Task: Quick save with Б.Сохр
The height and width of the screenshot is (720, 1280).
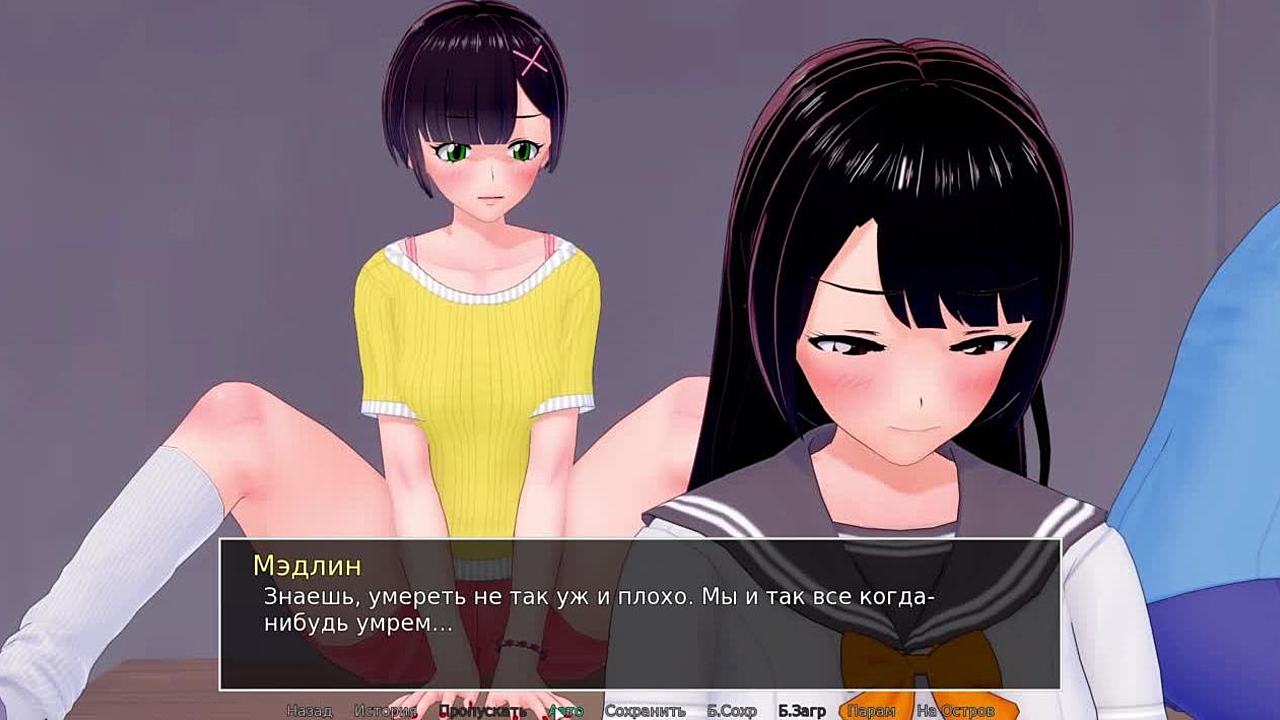Action: (x=731, y=711)
